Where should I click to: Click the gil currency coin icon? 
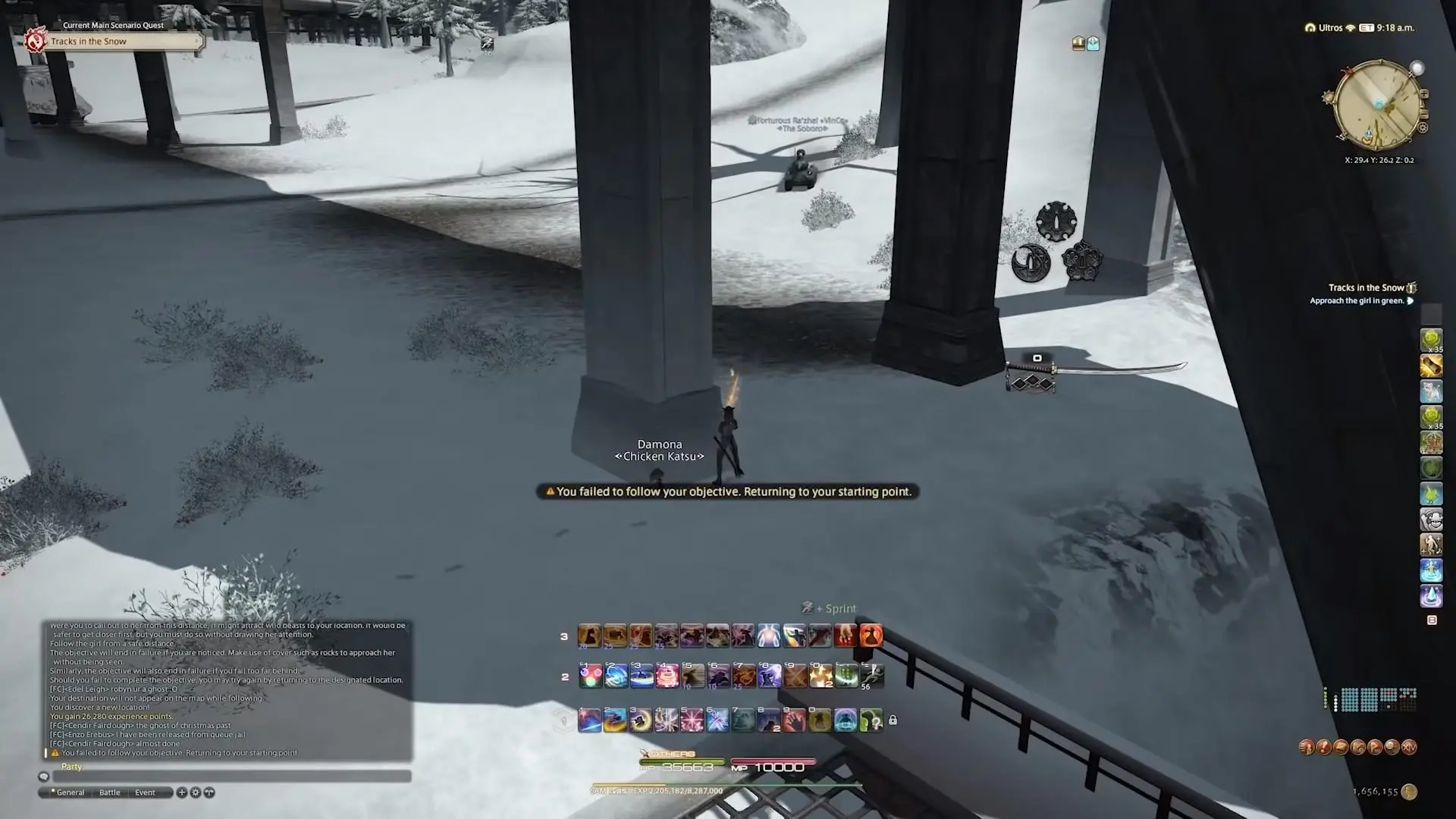point(1409,792)
